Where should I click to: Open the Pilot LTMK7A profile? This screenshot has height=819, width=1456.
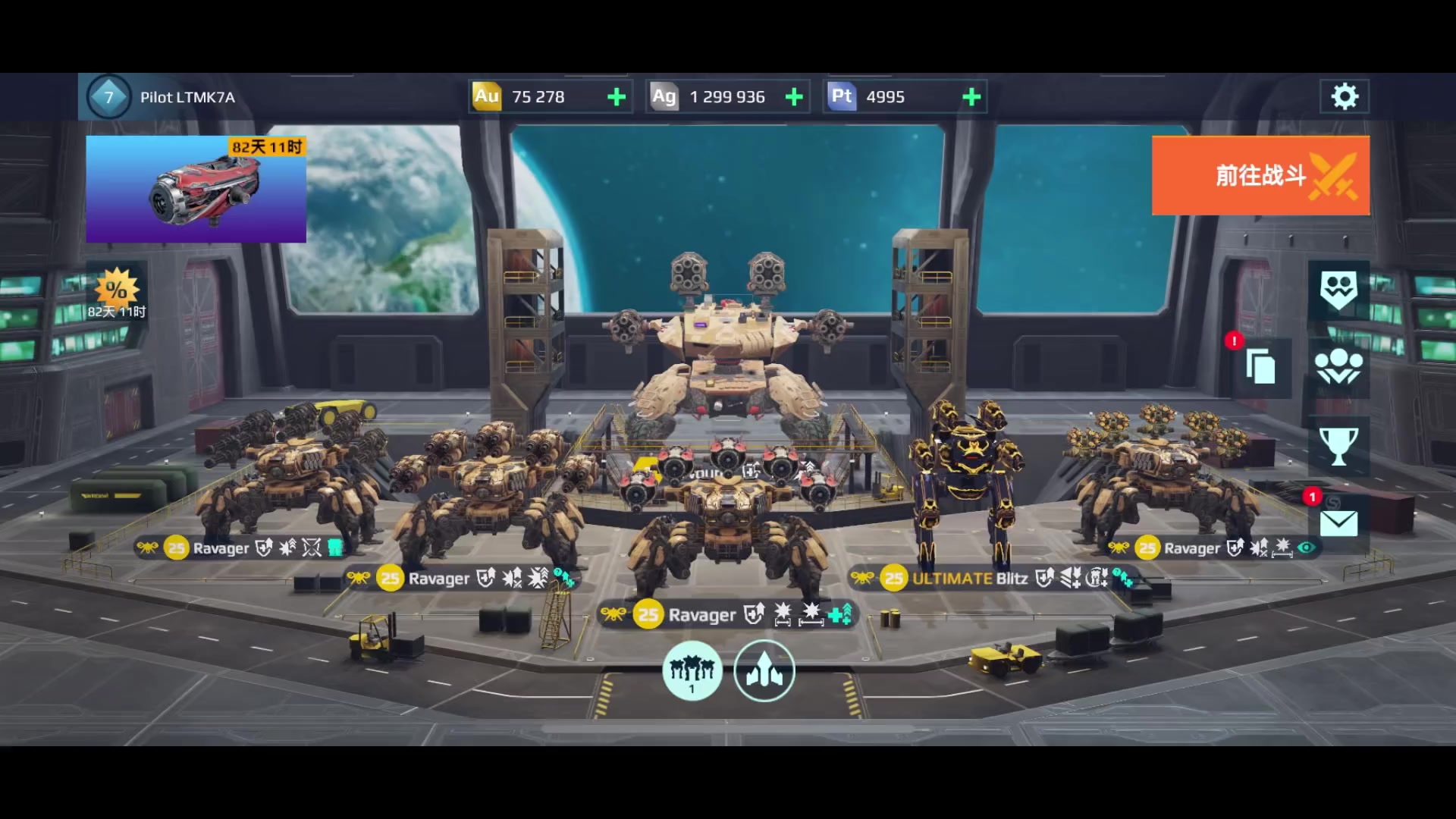click(x=163, y=97)
